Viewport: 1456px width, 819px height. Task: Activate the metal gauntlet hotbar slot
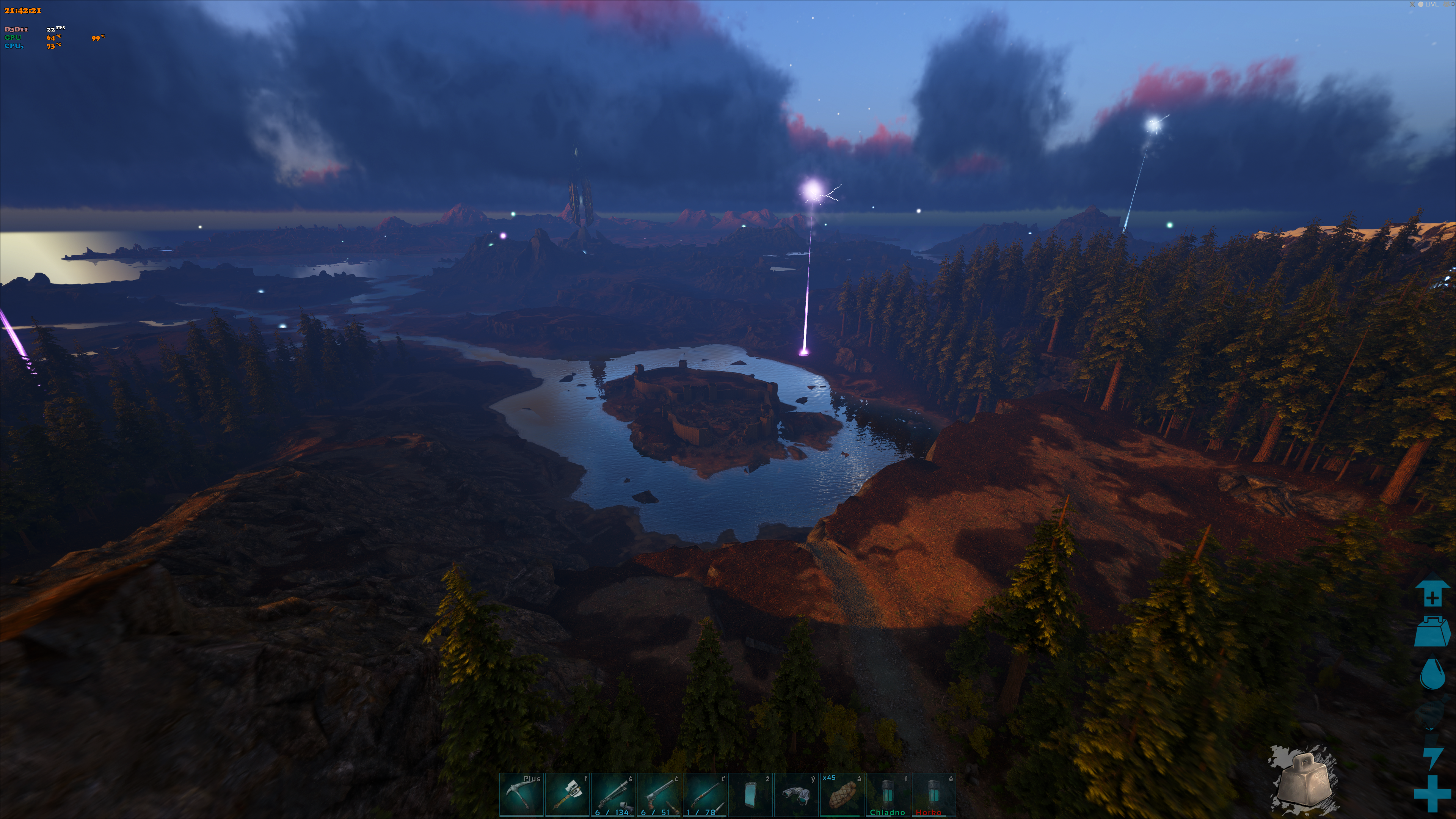pyautogui.click(x=796, y=795)
